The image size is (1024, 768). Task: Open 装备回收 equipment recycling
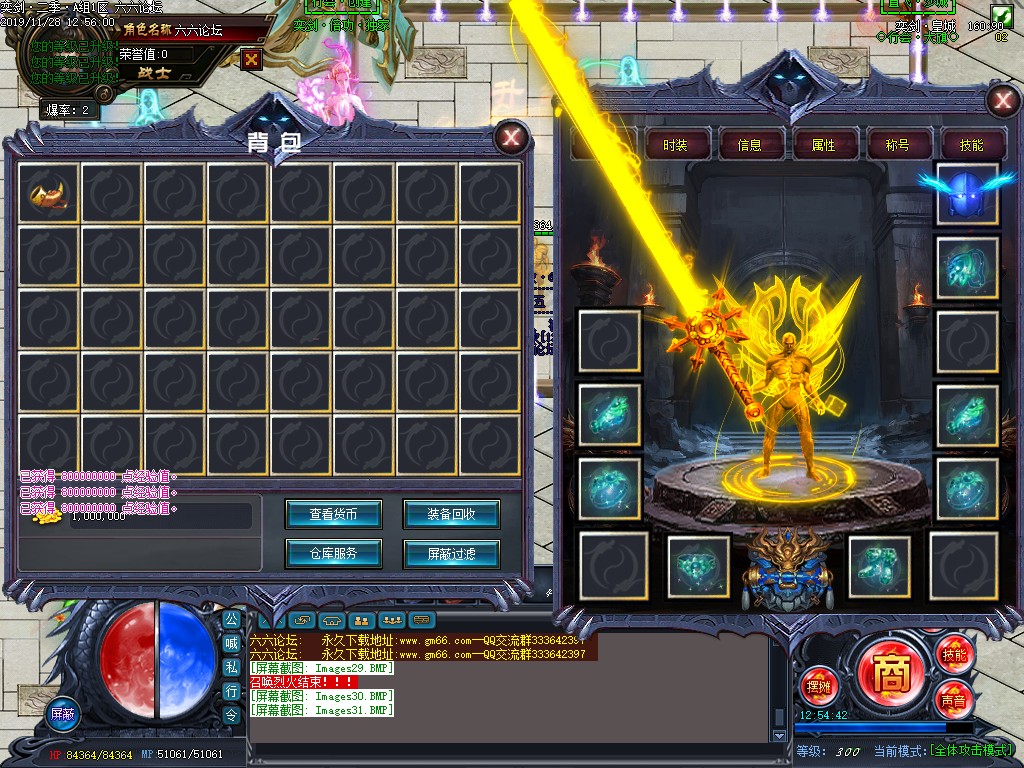tap(451, 514)
